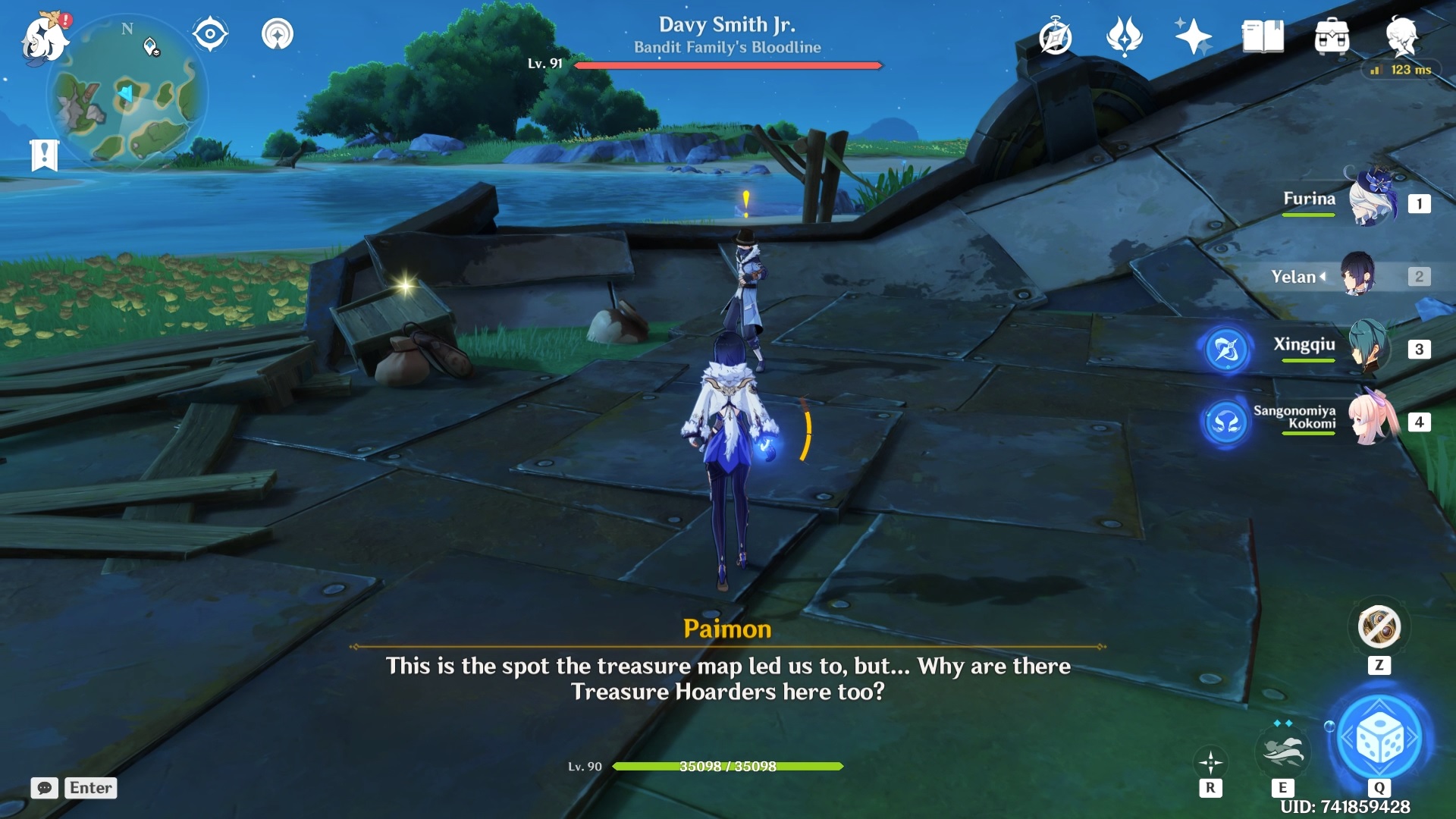
Task: Click the tracked quest banner below minimap
Action: click(x=45, y=155)
